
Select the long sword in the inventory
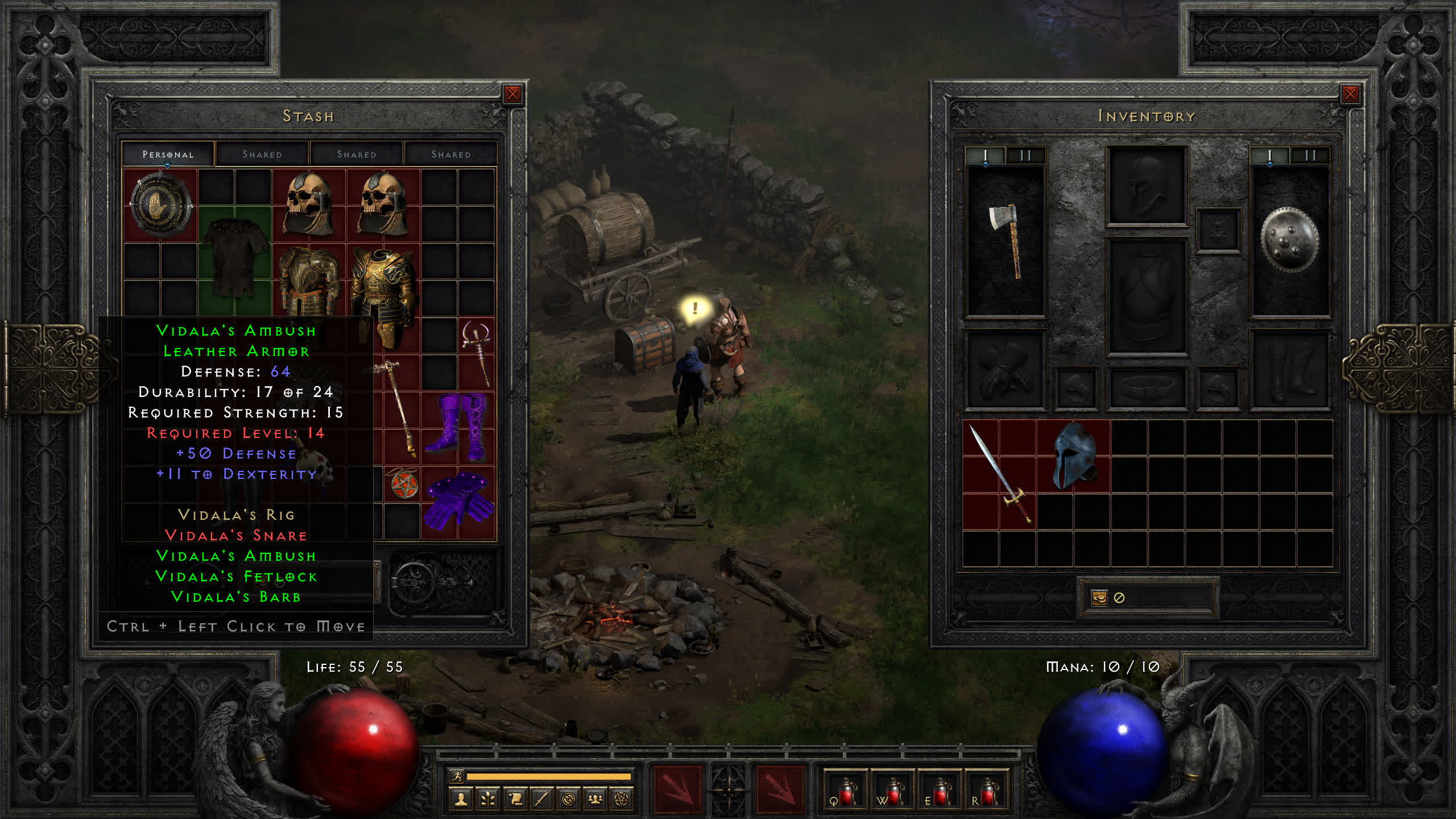pyautogui.click(x=999, y=473)
